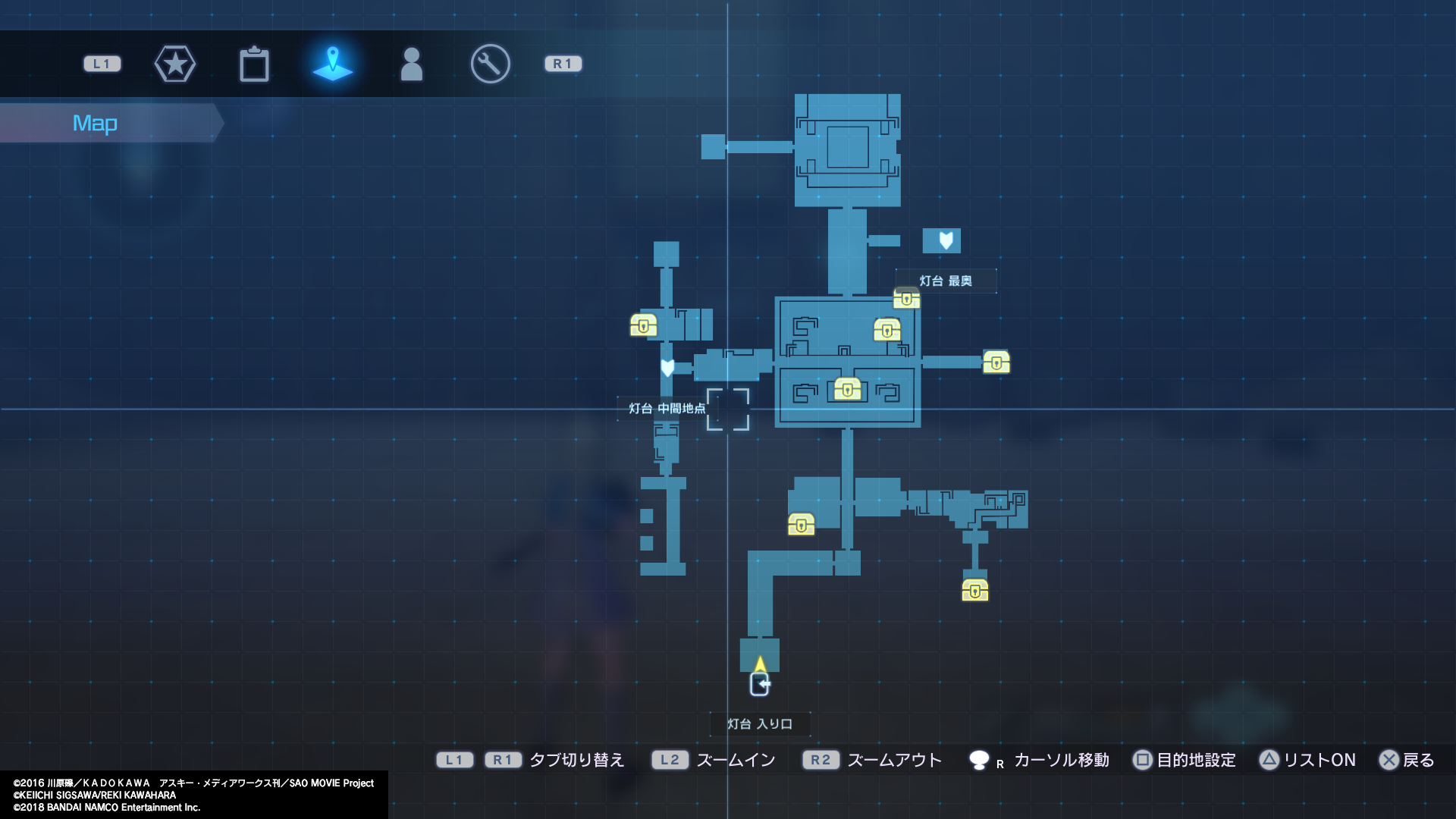Open the clipboard quest tab icon

(x=256, y=64)
